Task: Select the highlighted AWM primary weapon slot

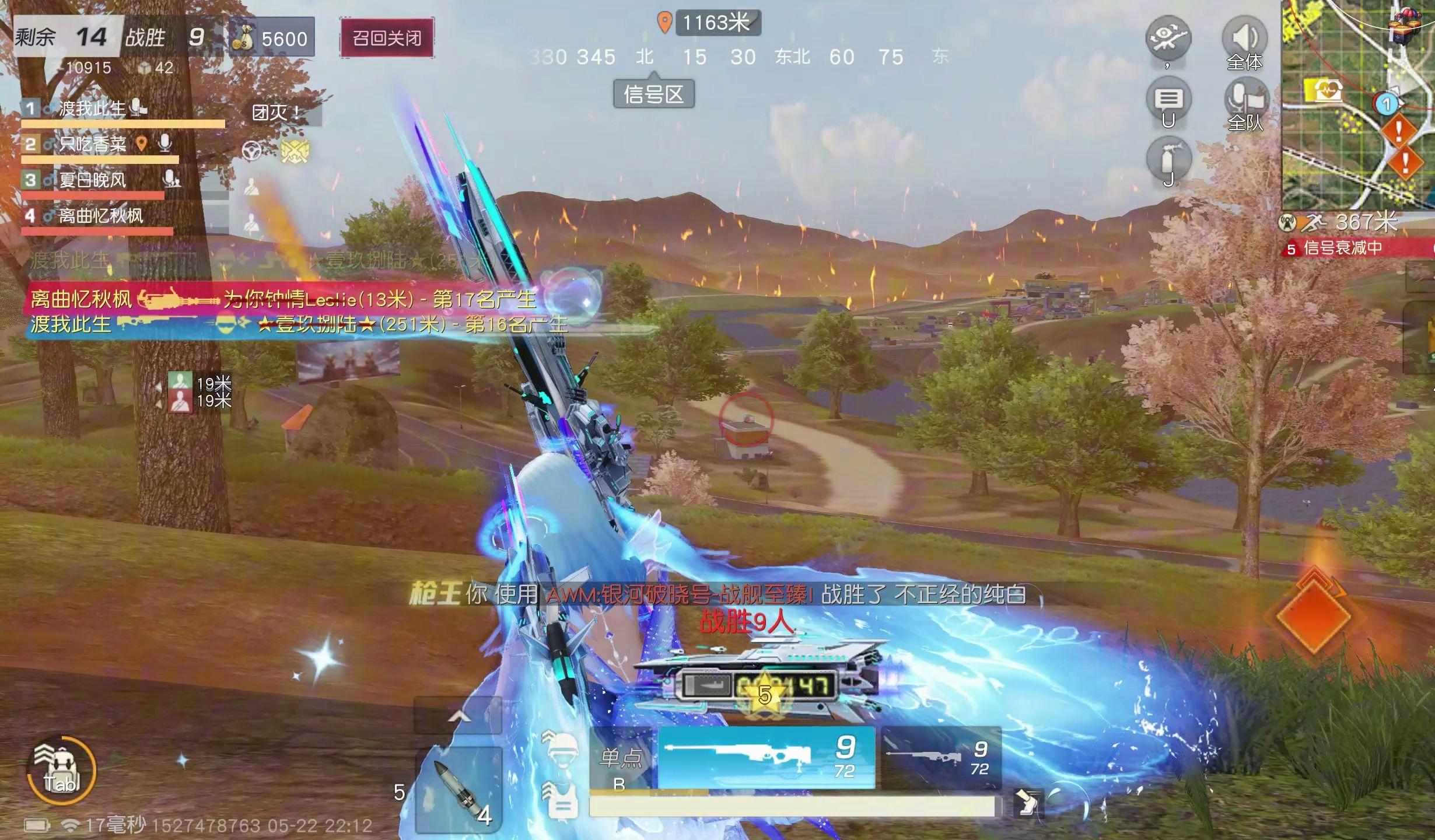Action: (766, 757)
